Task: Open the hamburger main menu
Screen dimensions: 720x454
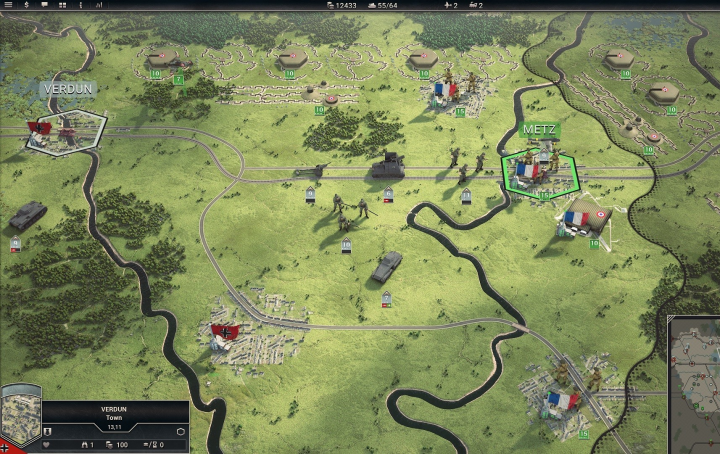Action: click(x=6, y=5)
